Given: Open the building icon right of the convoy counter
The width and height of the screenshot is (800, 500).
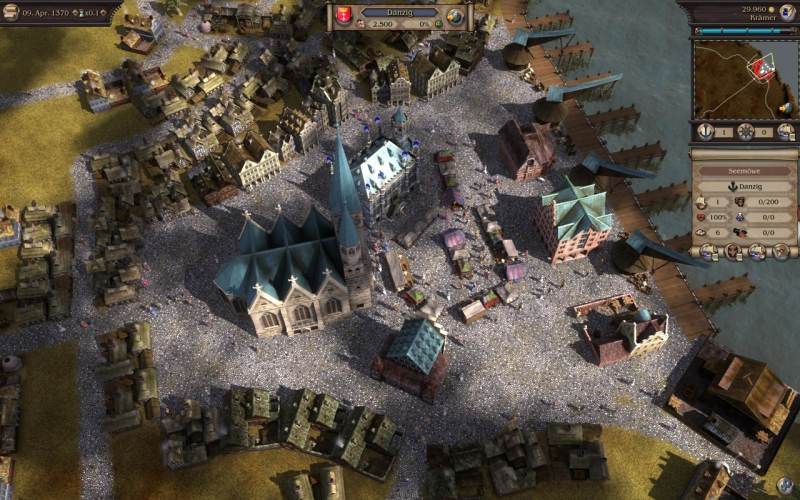Looking at the screenshot, I should [x=785, y=131].
